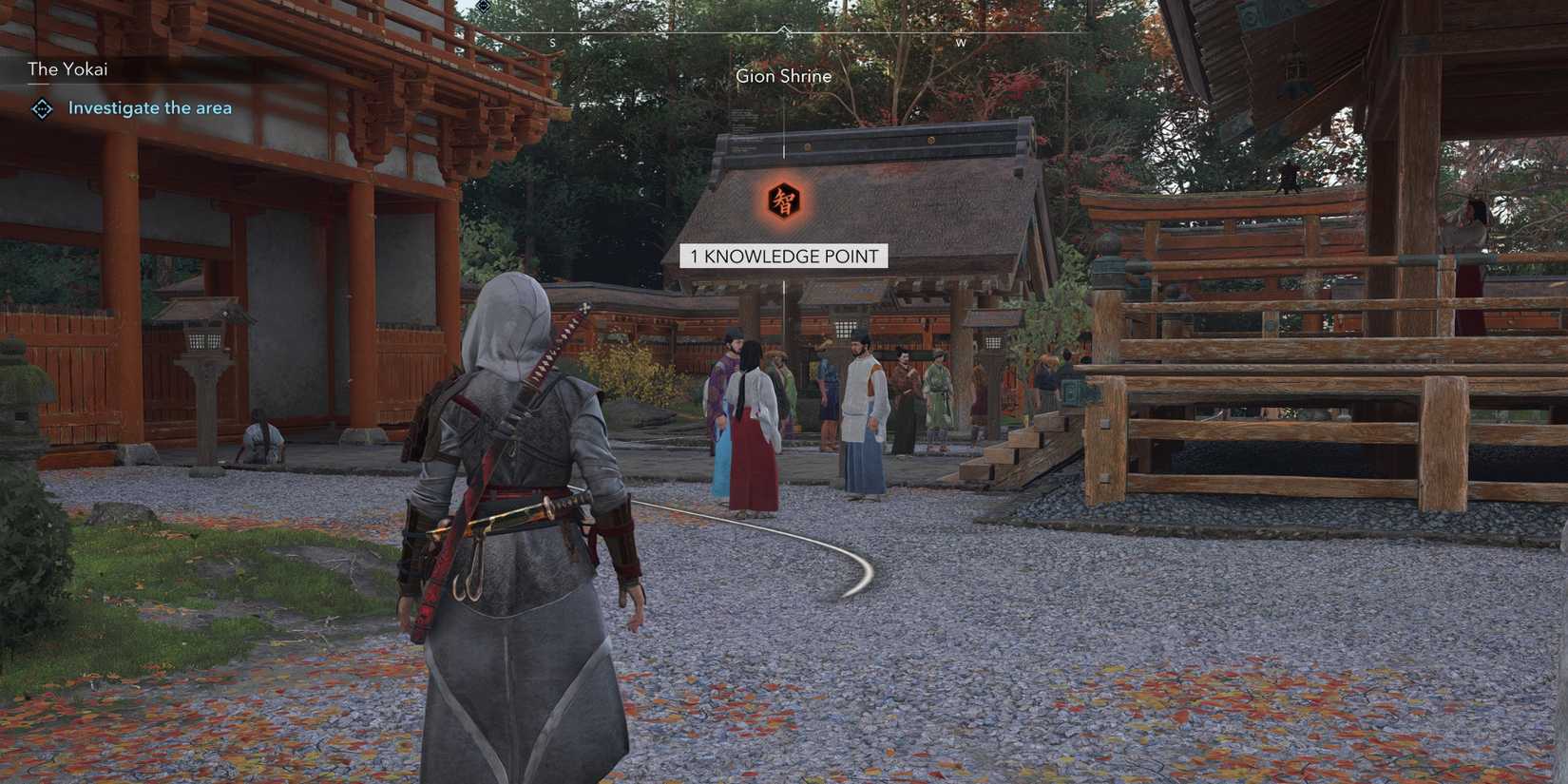Select The Yokai quest title

[x=67, y=68]
